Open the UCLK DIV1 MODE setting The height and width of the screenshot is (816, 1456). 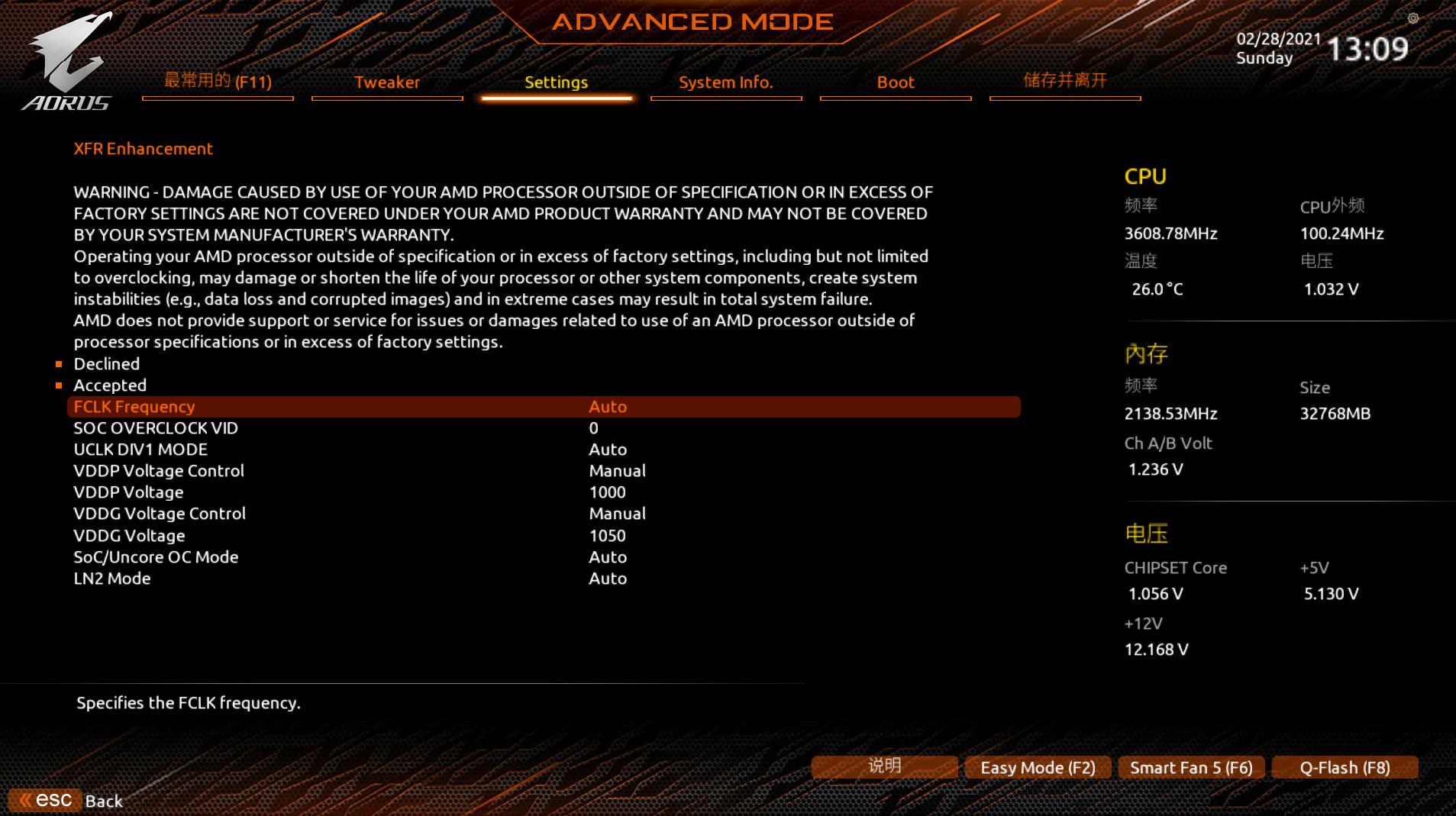607,450
